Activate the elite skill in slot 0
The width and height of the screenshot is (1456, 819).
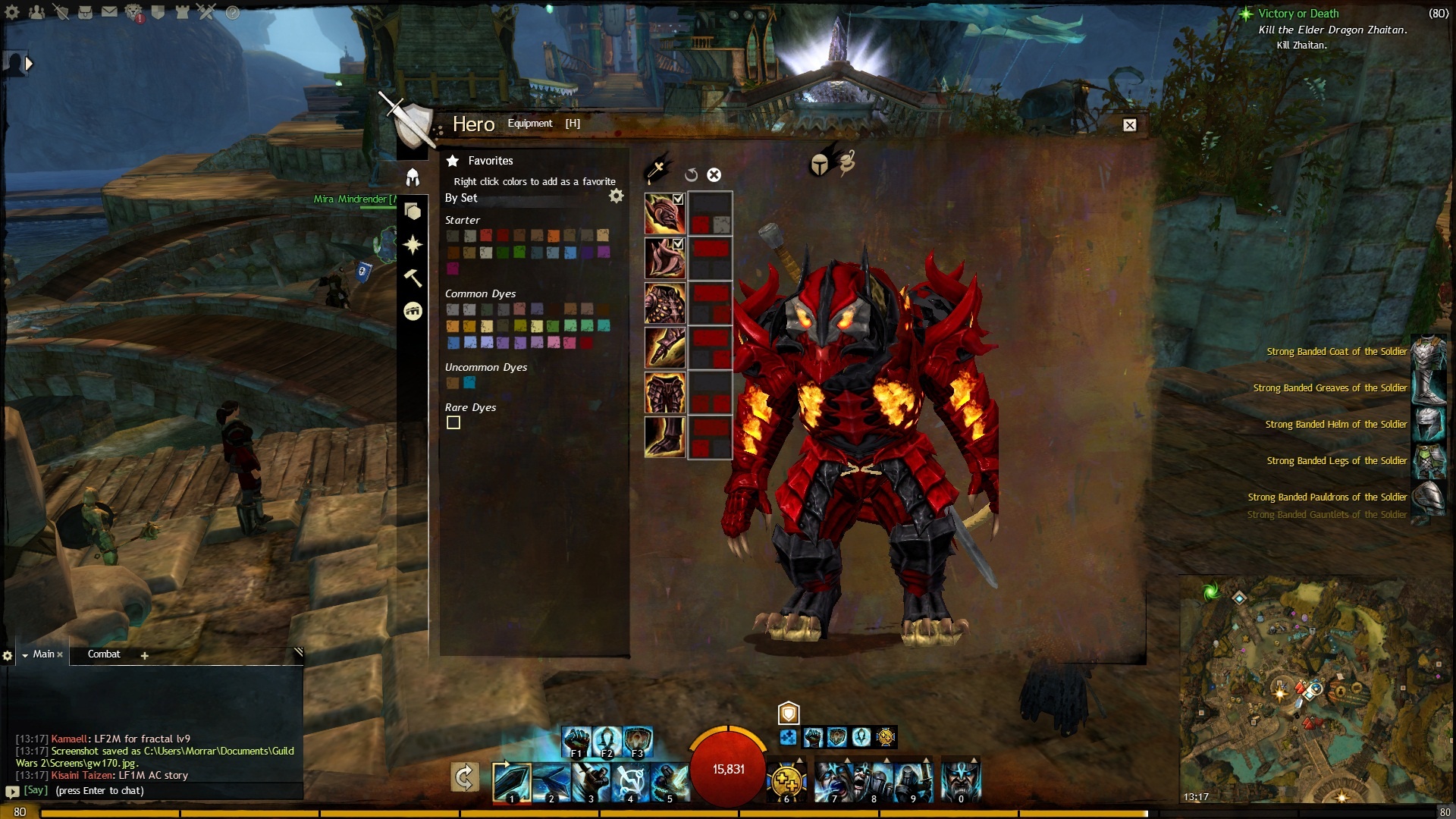coord(961,780)
